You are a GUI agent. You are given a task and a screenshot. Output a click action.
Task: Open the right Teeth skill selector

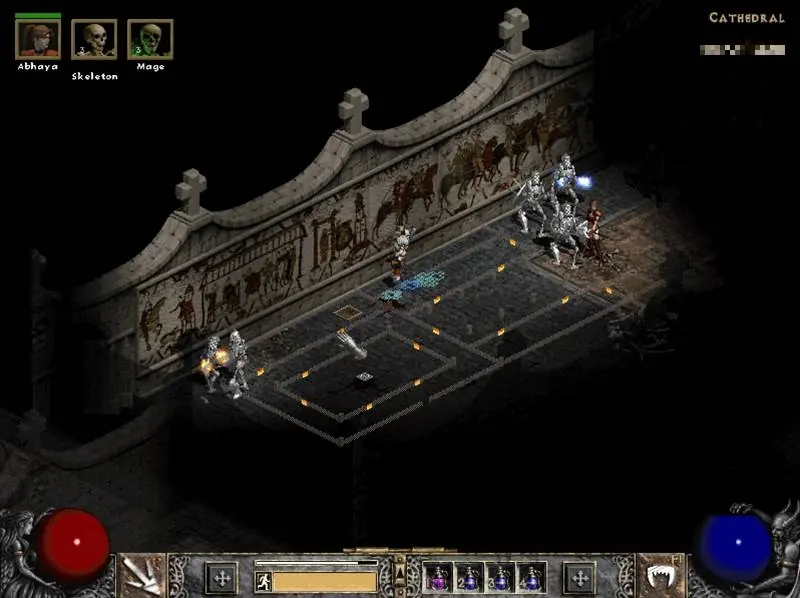coord(660,574)
